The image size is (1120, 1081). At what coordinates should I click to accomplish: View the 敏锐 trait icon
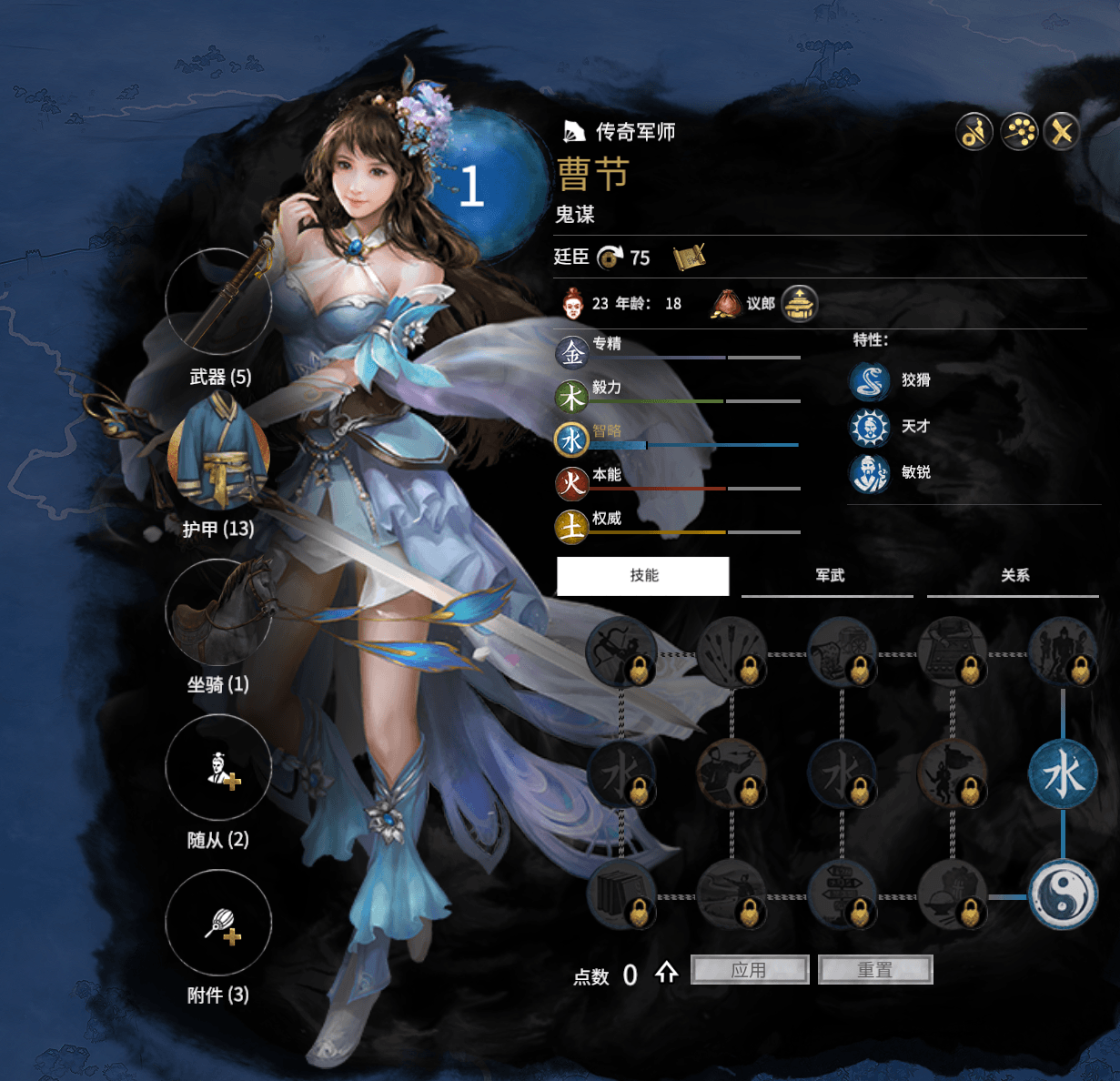pos(869,473)
